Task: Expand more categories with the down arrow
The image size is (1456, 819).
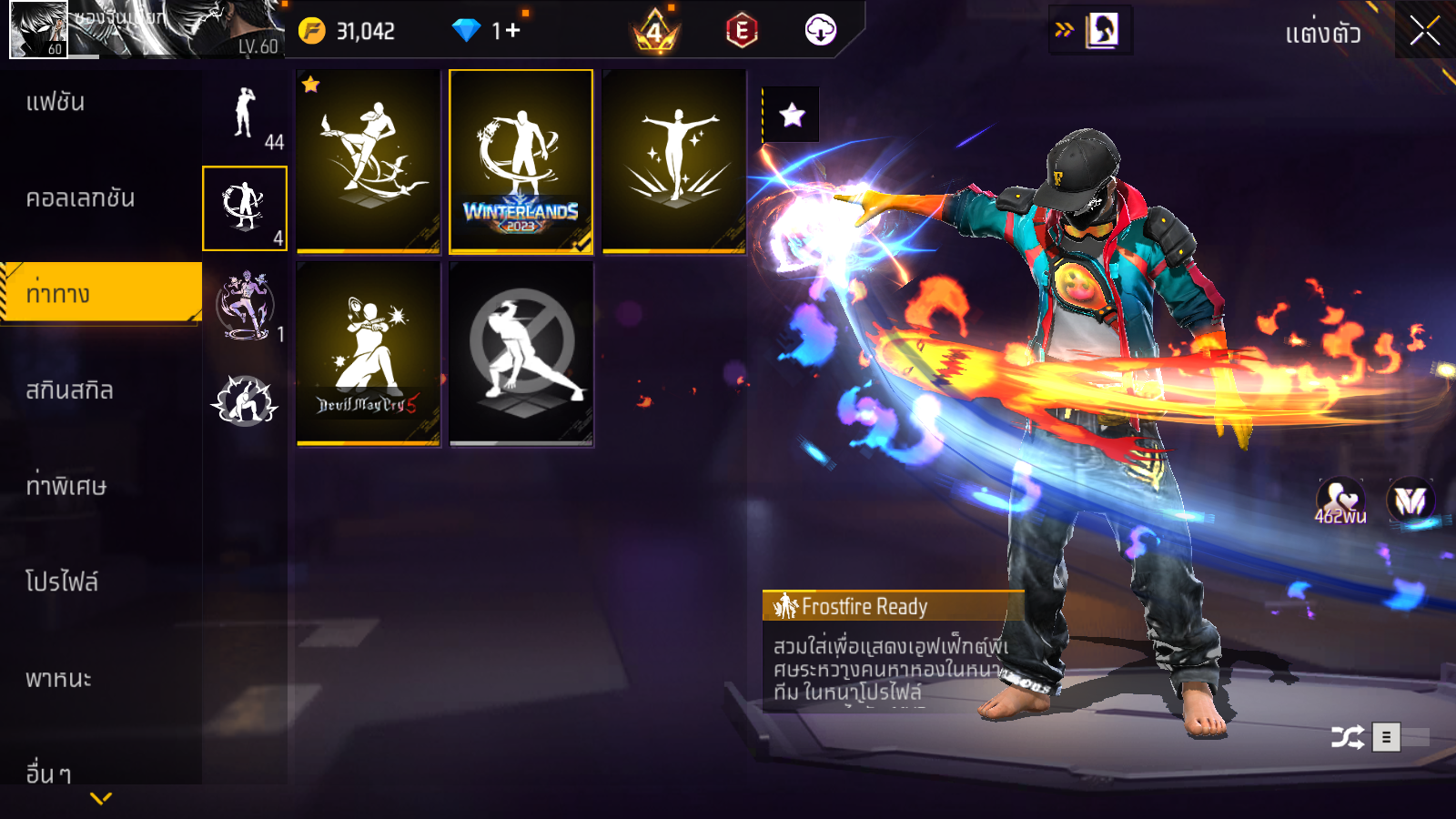Action: (x=101, y=798)
